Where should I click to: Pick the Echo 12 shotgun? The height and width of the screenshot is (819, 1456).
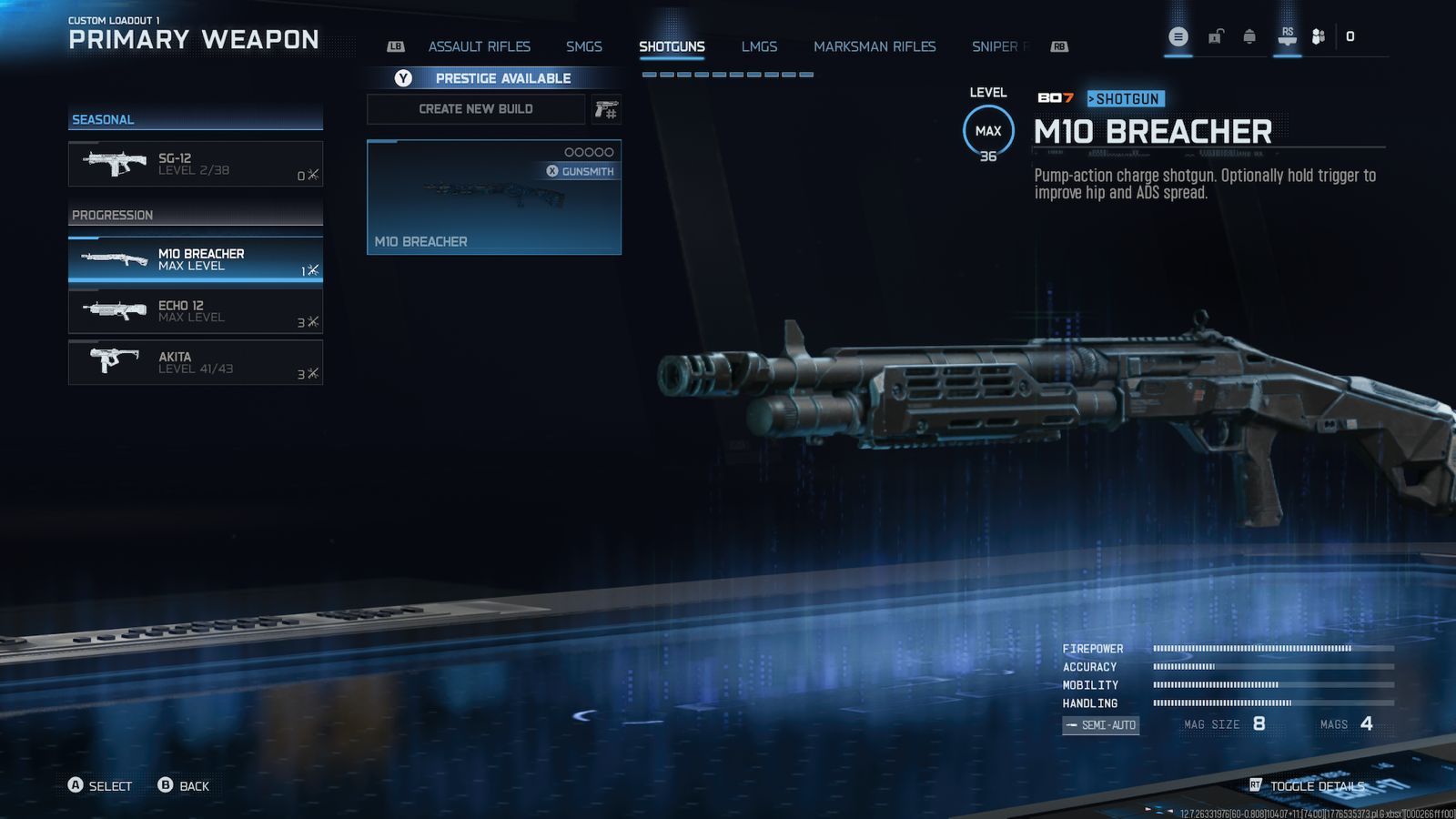click(196, 311)
